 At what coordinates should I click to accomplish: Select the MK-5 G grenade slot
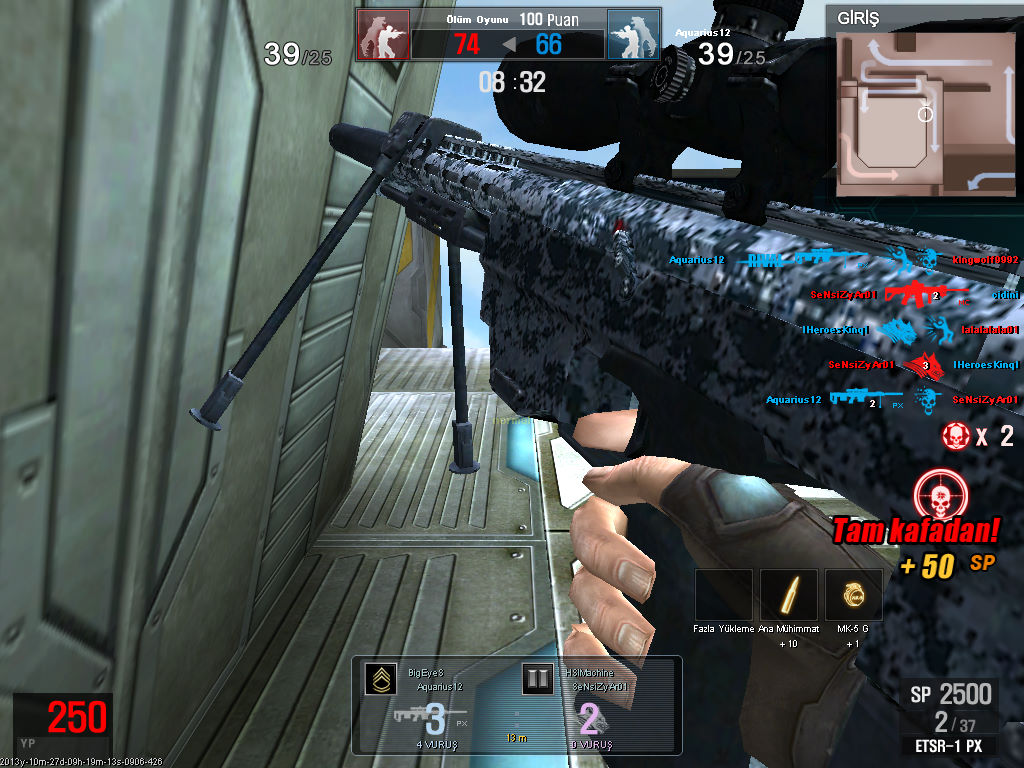853,595
